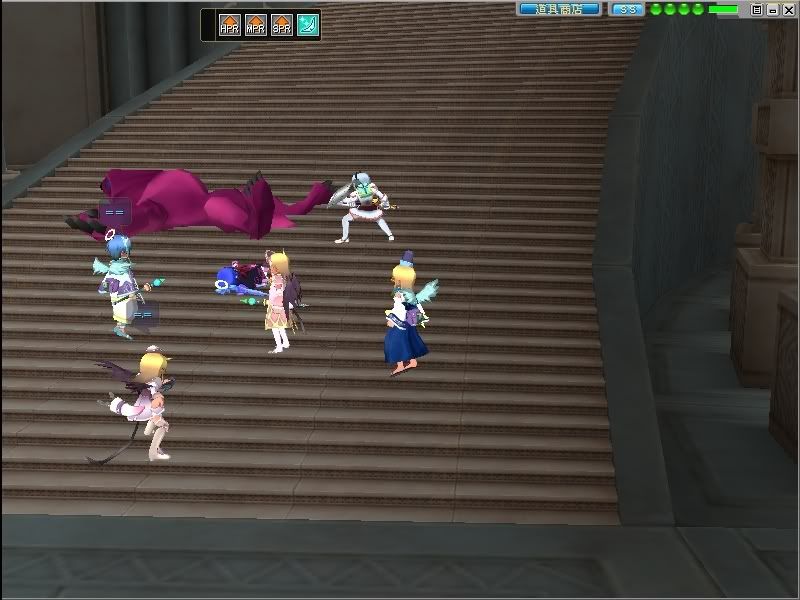
Task: Click the teal sparkling crescent buff icon
Action: point(307,25)
